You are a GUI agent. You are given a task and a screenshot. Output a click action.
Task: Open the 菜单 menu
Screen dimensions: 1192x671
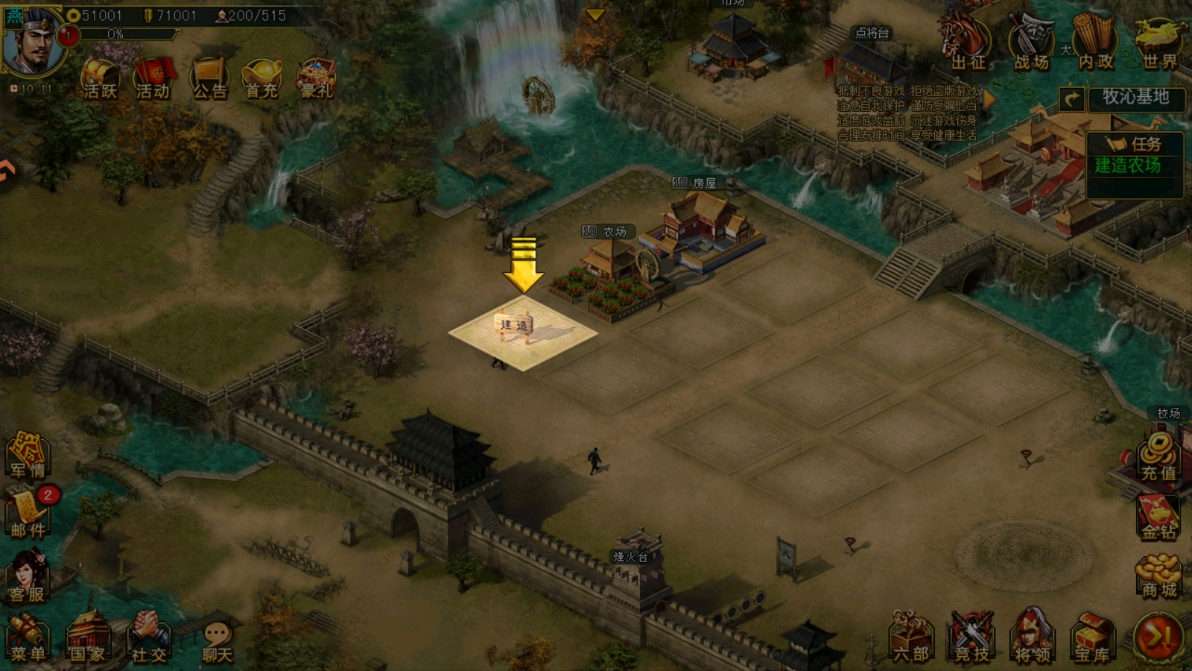27,639
